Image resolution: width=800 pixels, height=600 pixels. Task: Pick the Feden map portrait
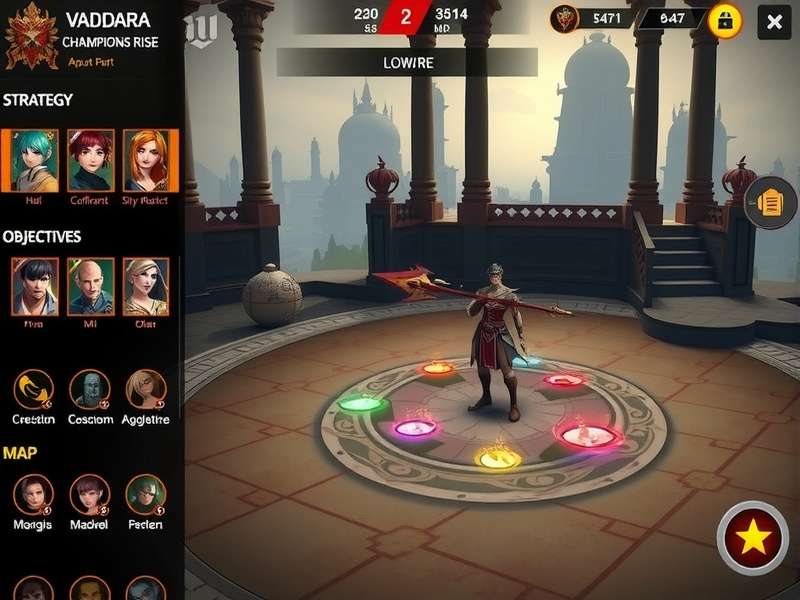pos(146,495)
